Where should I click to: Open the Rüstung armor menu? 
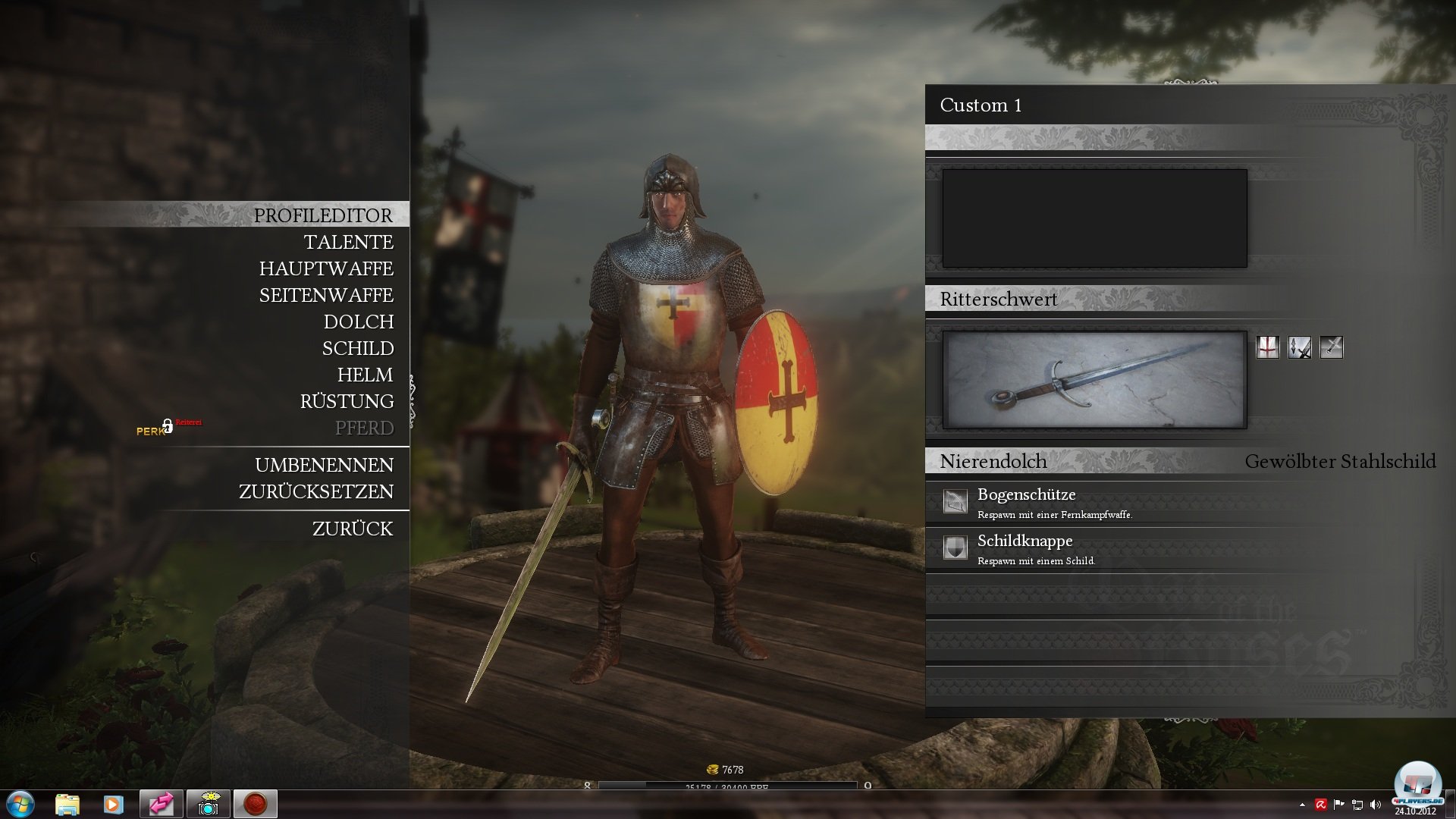347,401
